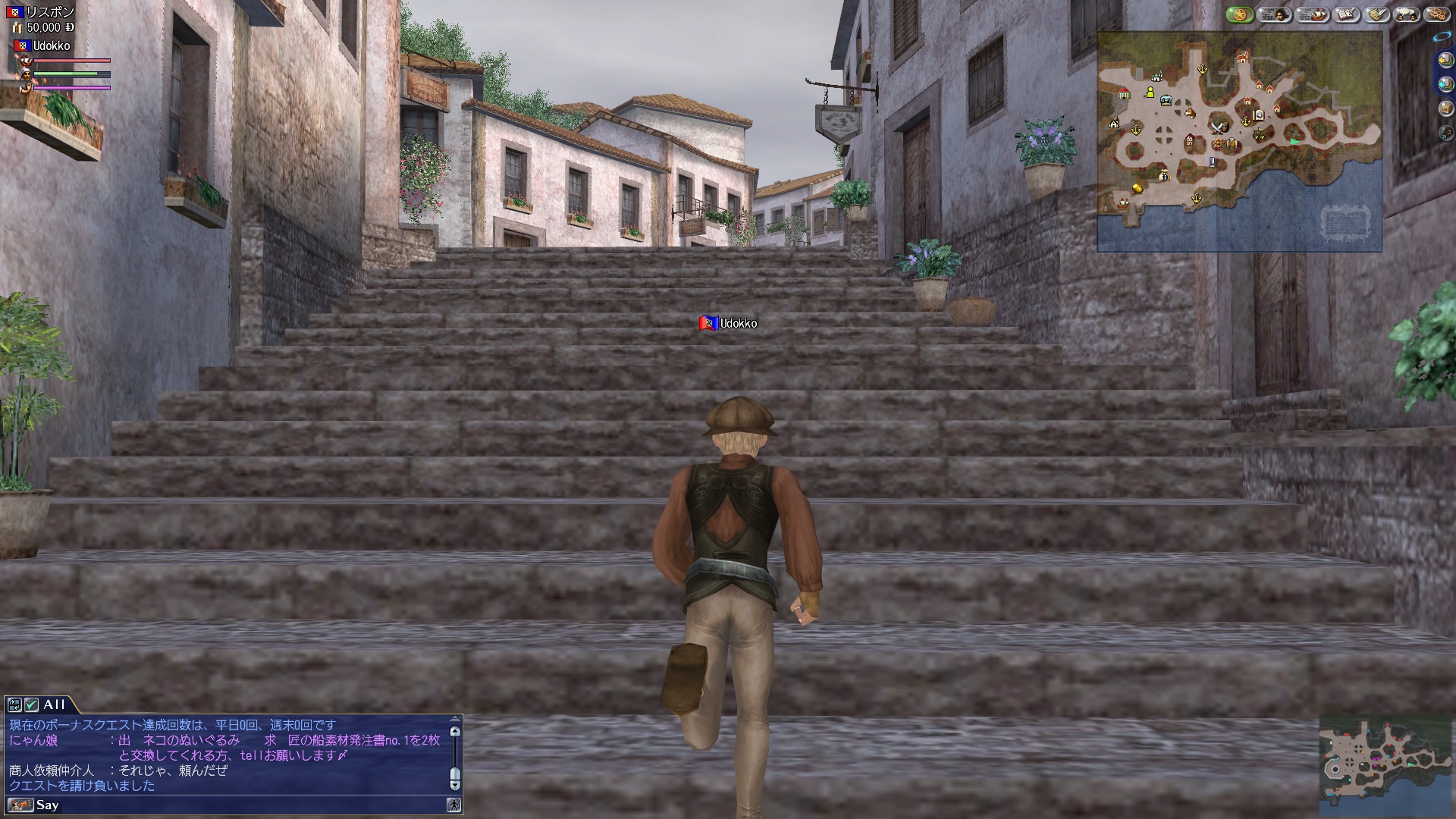Click the yellow arrow window-switch button

click(x=1445, y=60)
